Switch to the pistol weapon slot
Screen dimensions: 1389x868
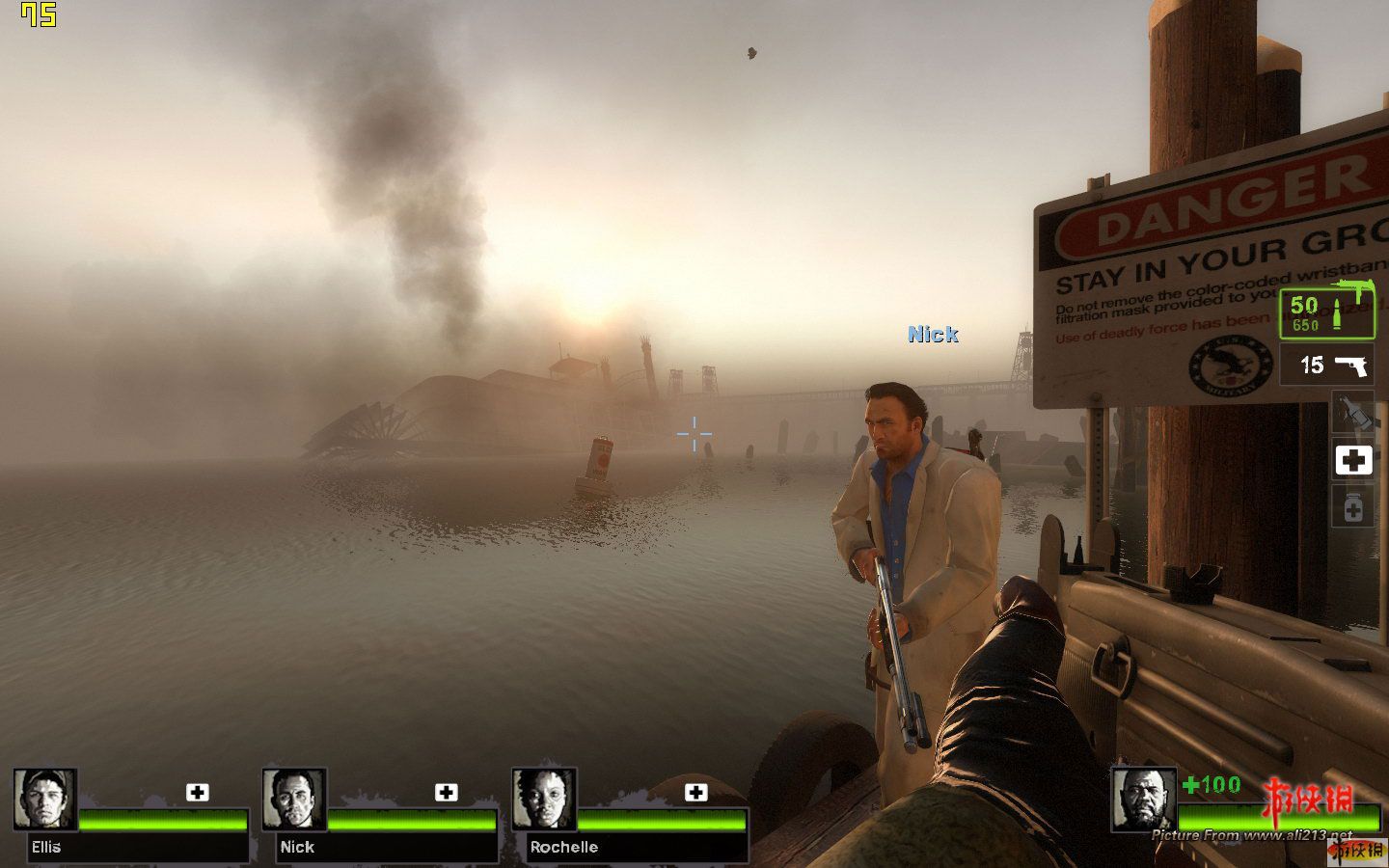point(1326,366)
